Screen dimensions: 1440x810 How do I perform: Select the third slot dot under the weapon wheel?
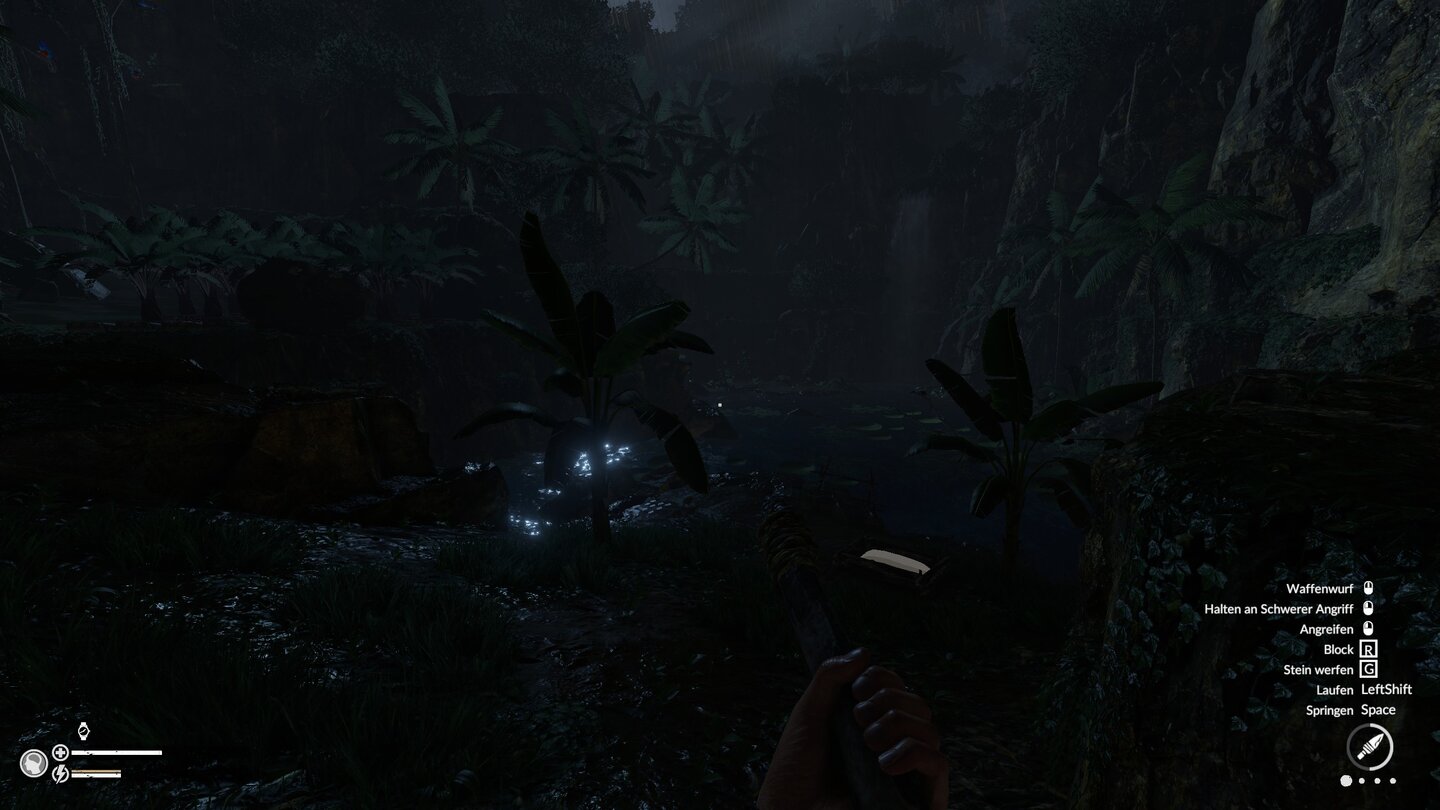[x=1377, y=781]
